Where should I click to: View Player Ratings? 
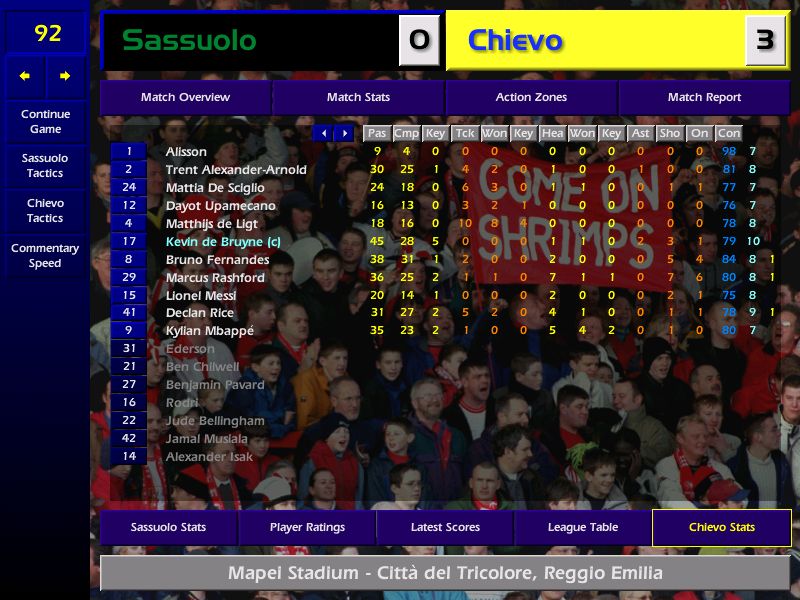coord(307,527)
